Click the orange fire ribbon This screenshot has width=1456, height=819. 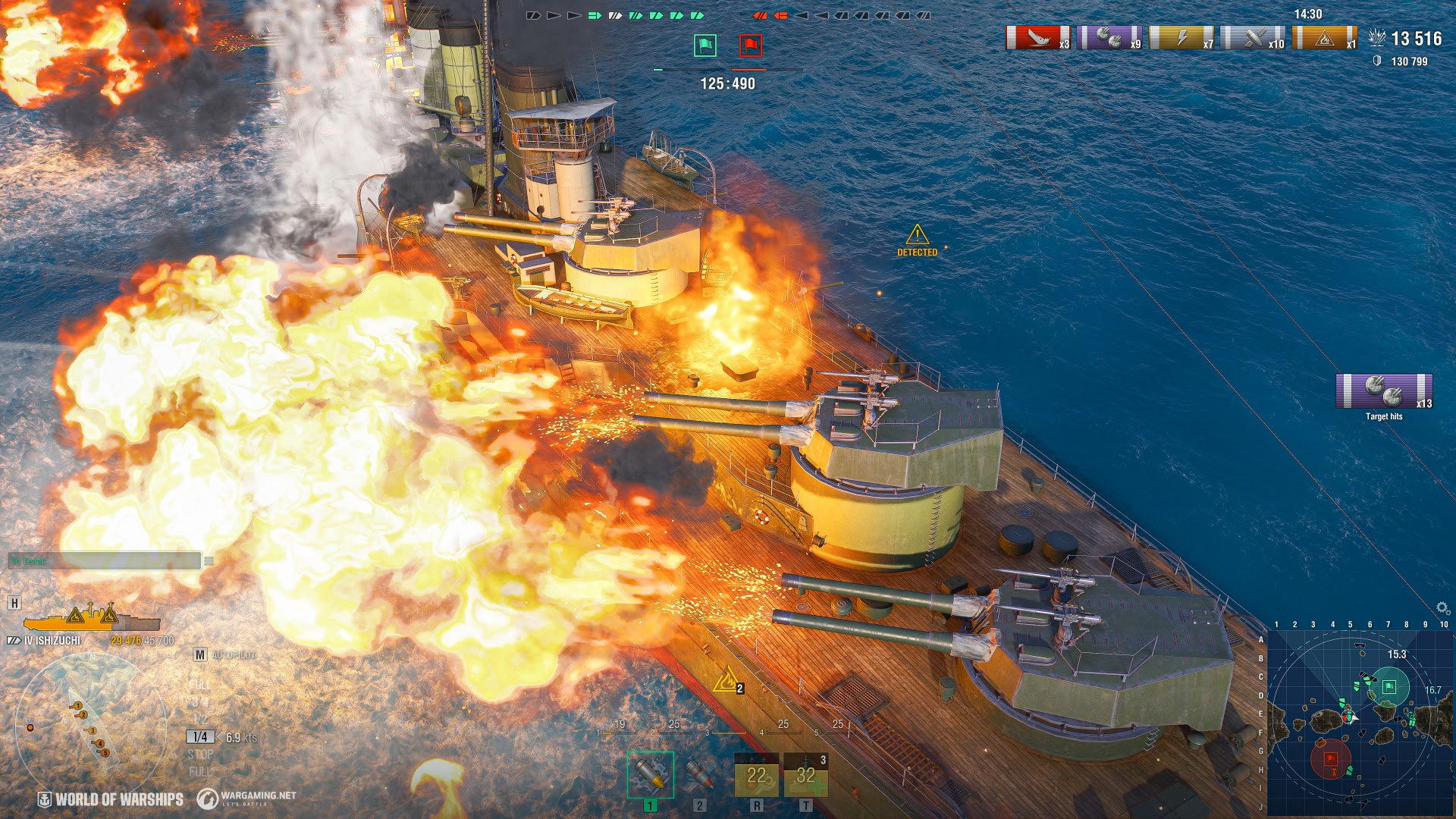[1324, 38]
